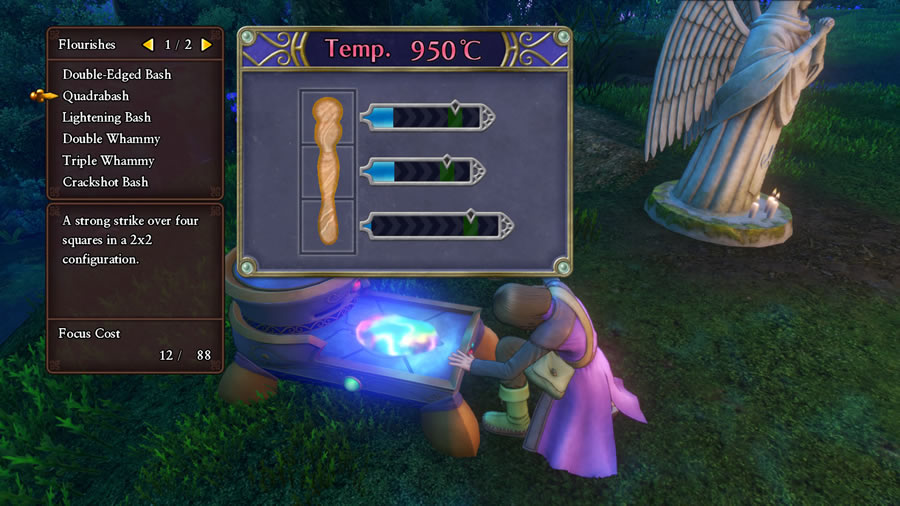The height and width of the screenshot is (506, 900).
Task: Pick the Double Whammy flourish
Action: pyautogui.click(x=111, y=139)
